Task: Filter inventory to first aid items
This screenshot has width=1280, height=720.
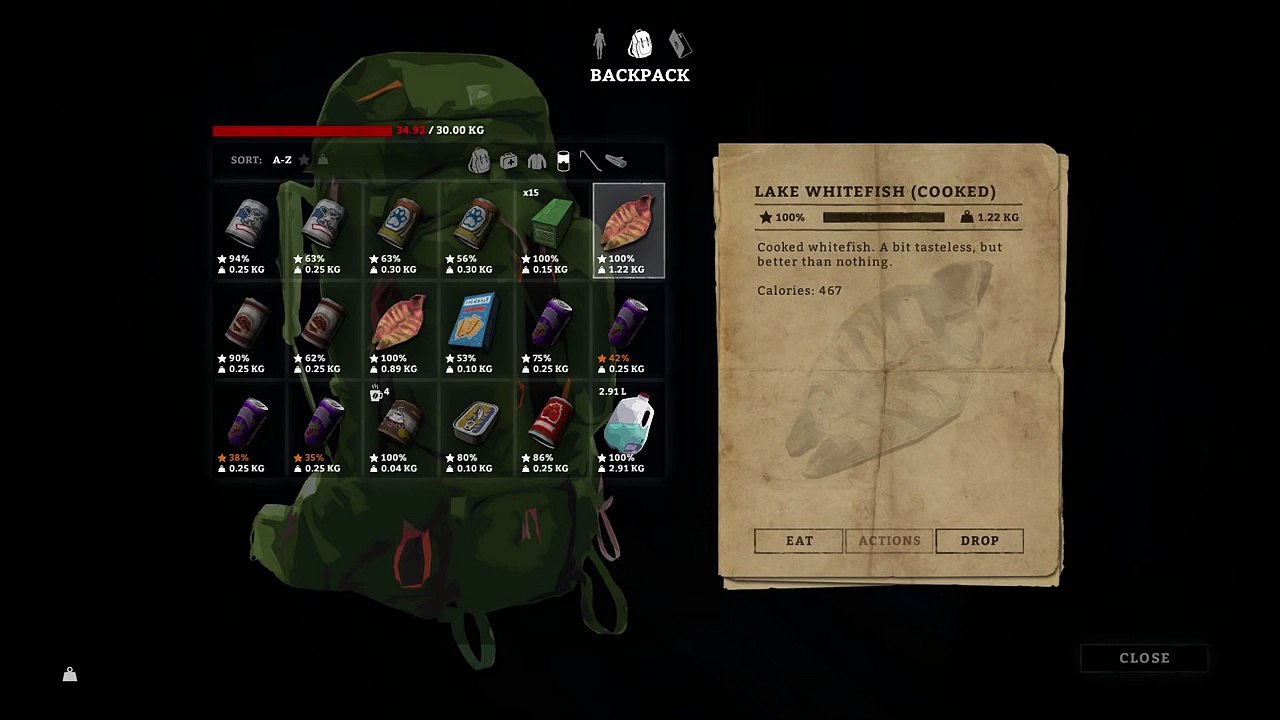Action: 509,161
